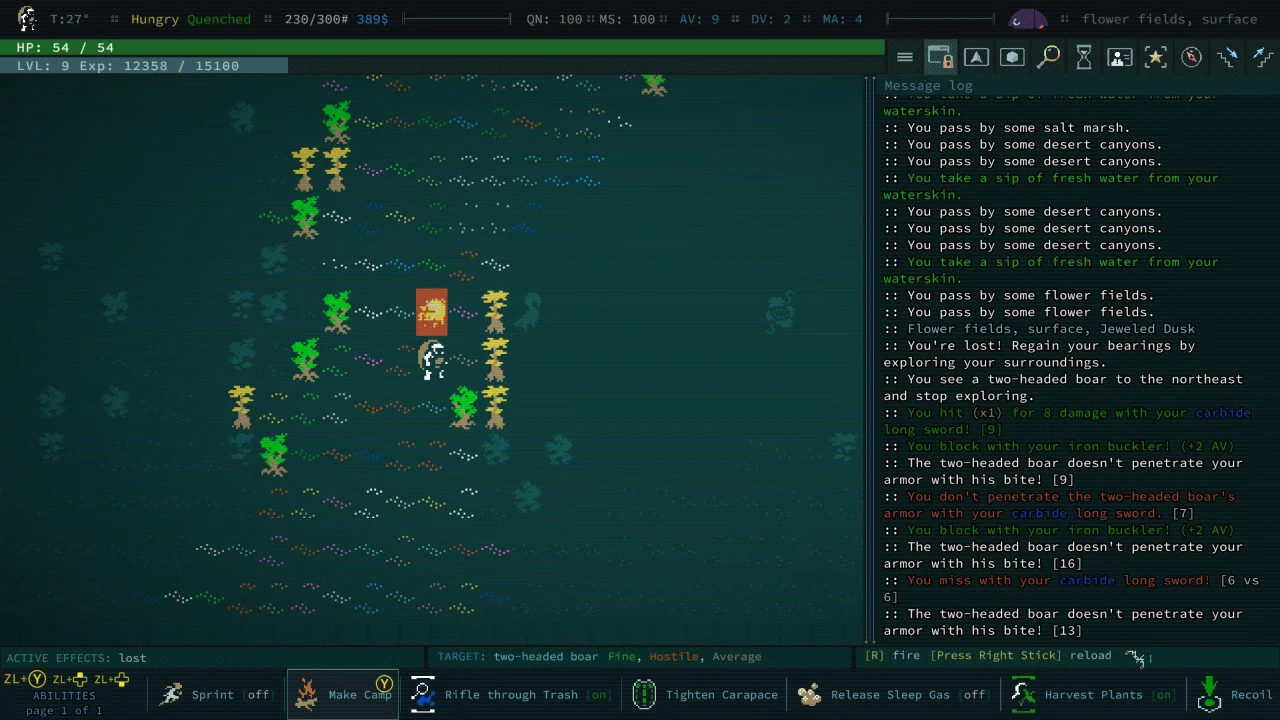Open the hamburger menu
Viewport: 1280px width, 720px height.
tap(905, 56)
